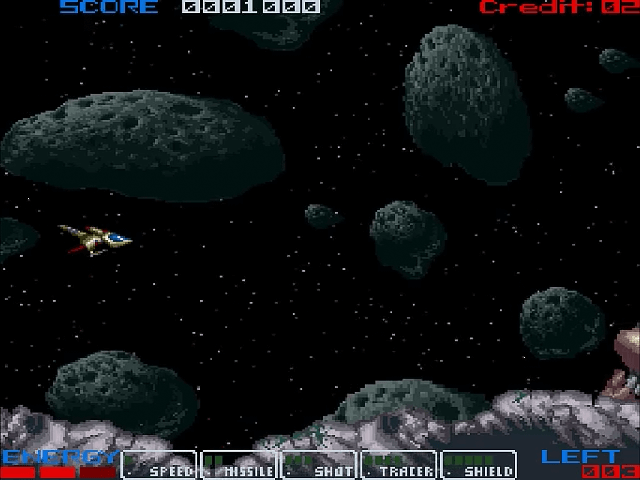Pick the TRACER power-up slot
Viewport: 640px width, 480px height.
tap(398, 465)
